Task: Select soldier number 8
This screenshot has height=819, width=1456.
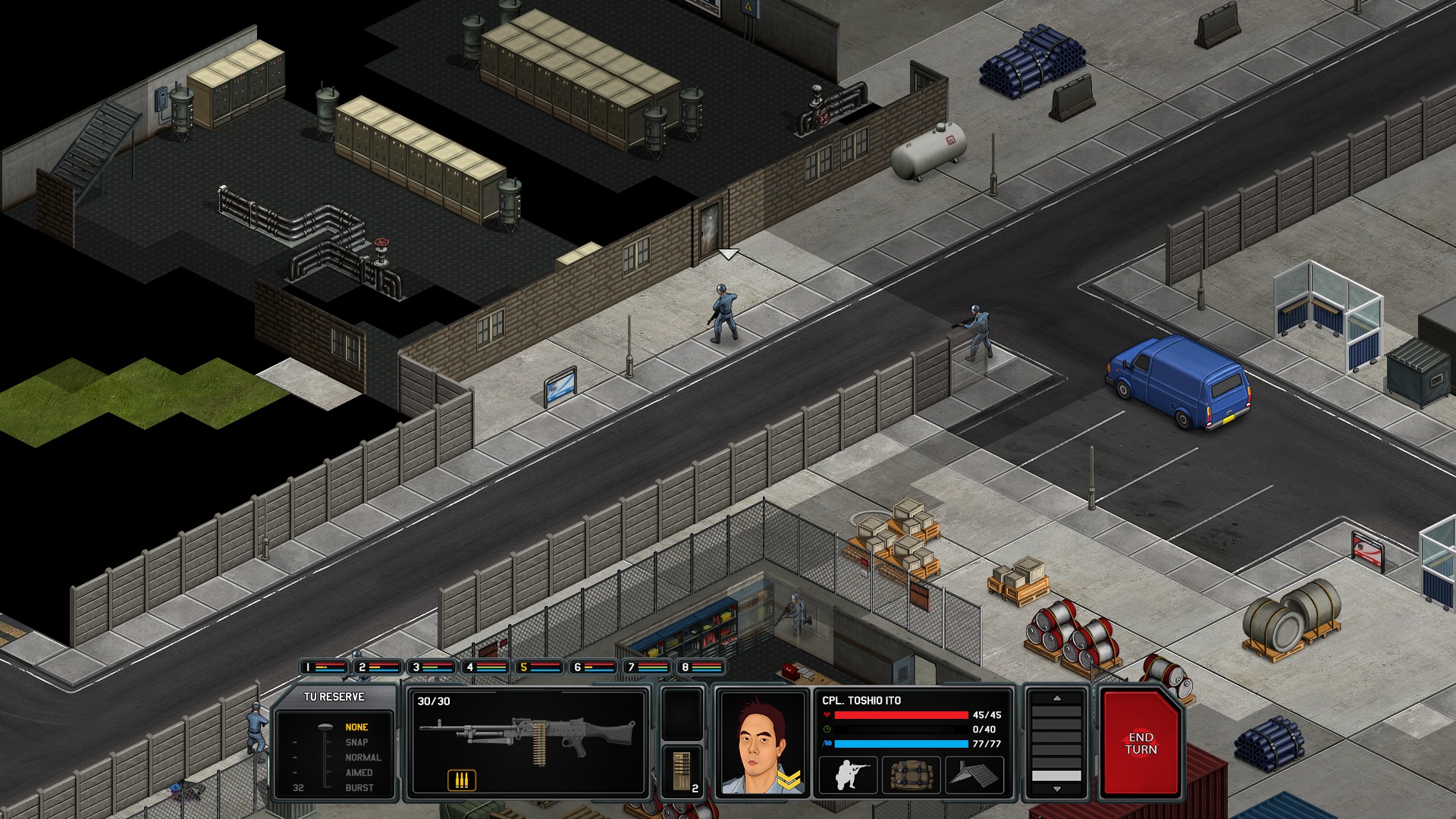Action: (x=701, y=667)
